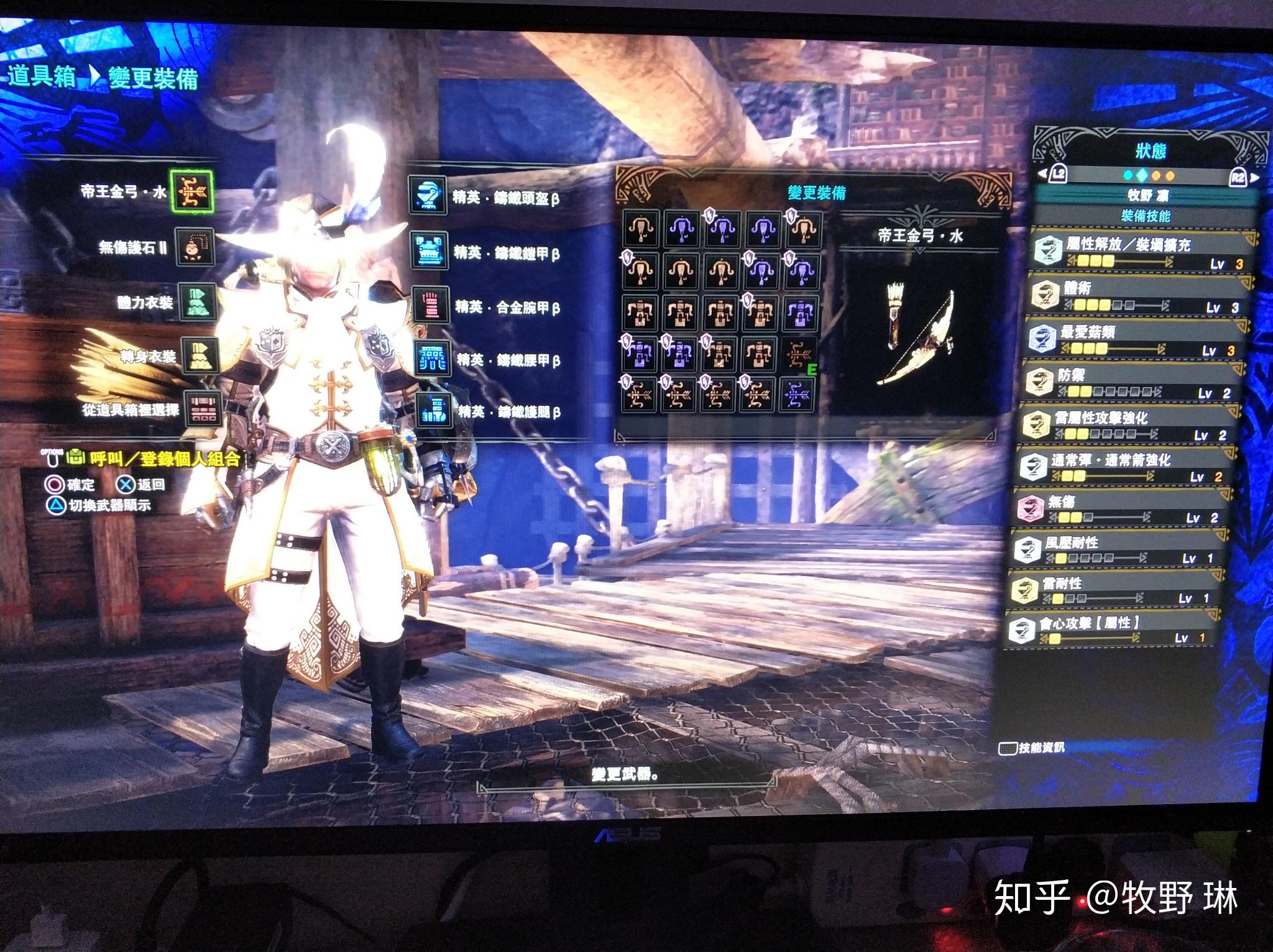Select the 帝王金弓·水 weapon slot
Image resolution: width=1273 pixels, height=952 pixels.
193,191
